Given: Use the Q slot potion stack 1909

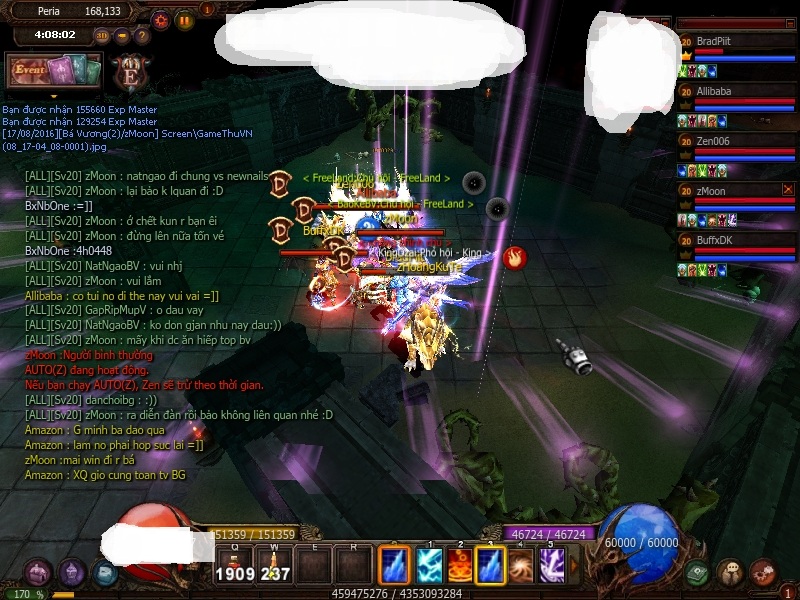Looking at the screenshot, I should [x=234, y=566].
